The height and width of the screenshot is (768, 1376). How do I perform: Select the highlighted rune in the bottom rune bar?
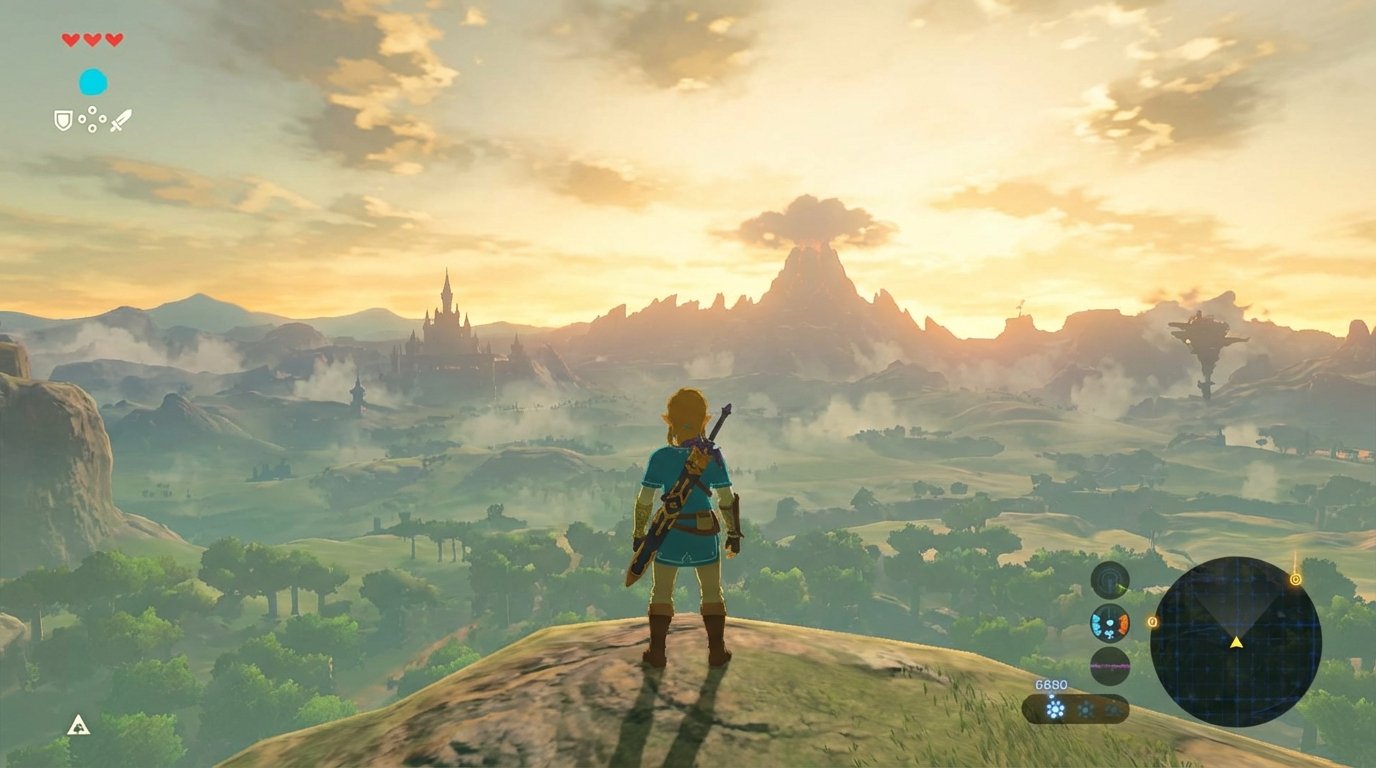pyautogui.click(x=1055, y=709)
